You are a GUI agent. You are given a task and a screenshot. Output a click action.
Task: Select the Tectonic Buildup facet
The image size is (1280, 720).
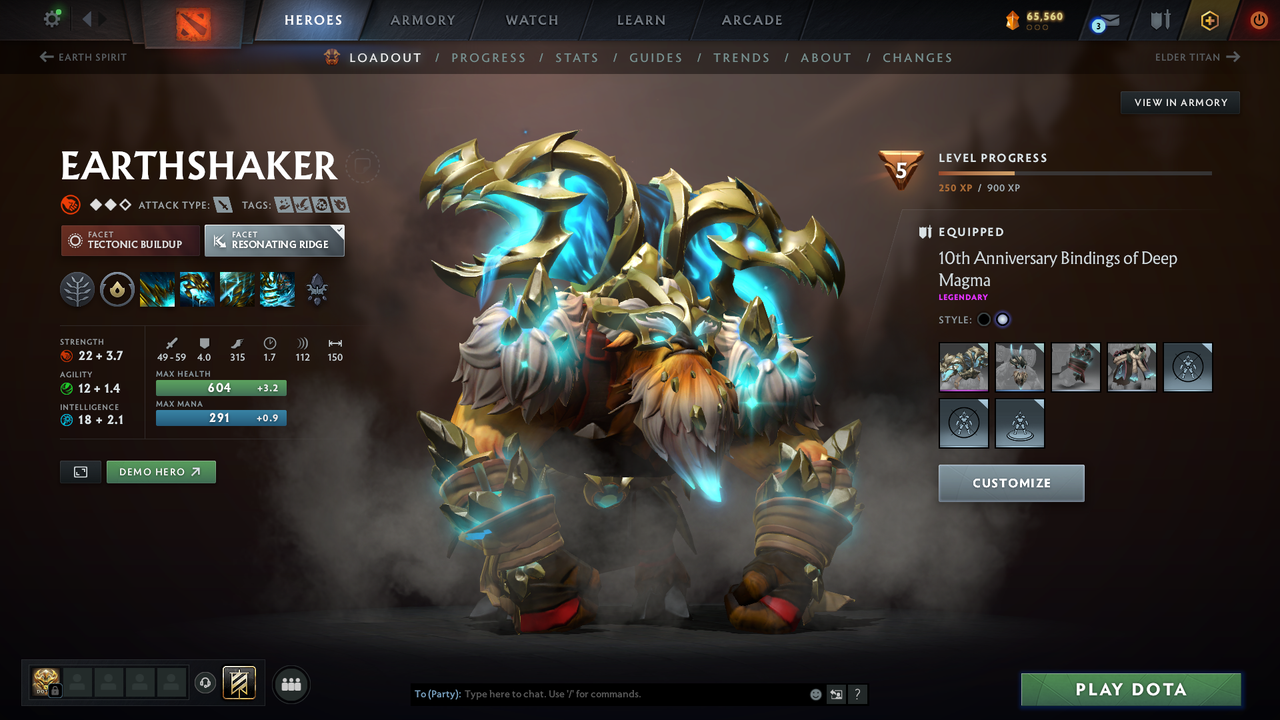pos(129,240)
